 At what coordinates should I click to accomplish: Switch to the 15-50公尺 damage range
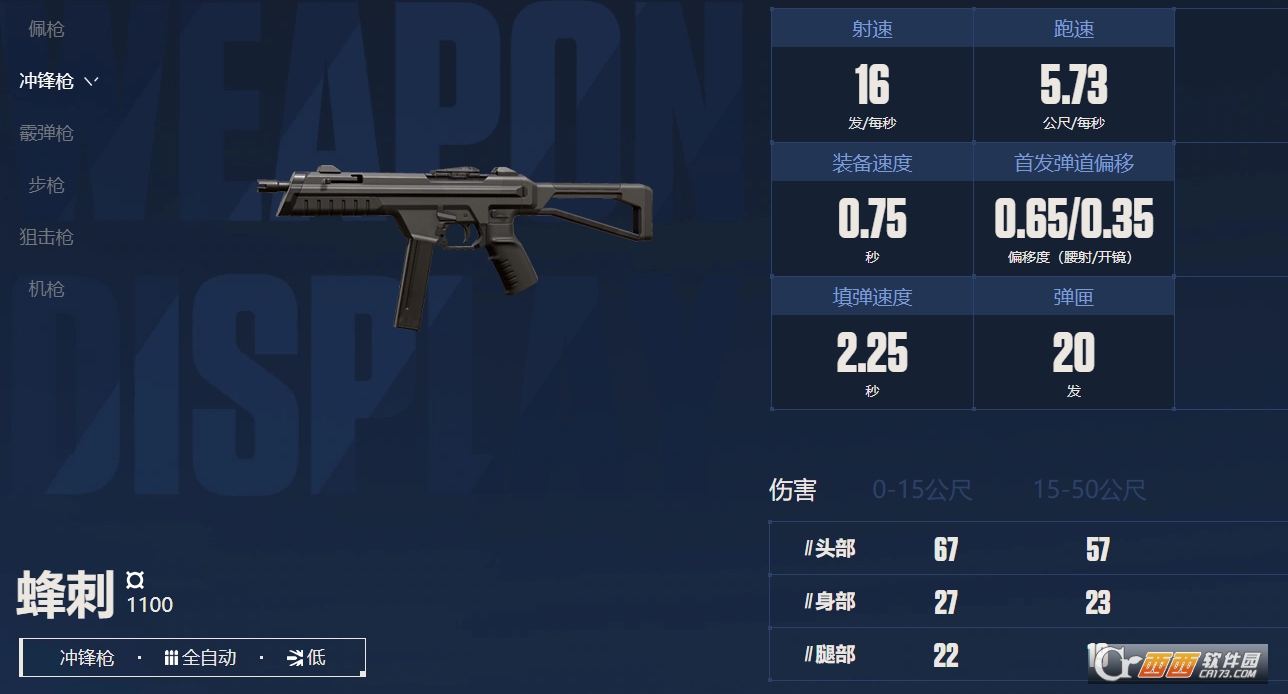(1089, 490)
